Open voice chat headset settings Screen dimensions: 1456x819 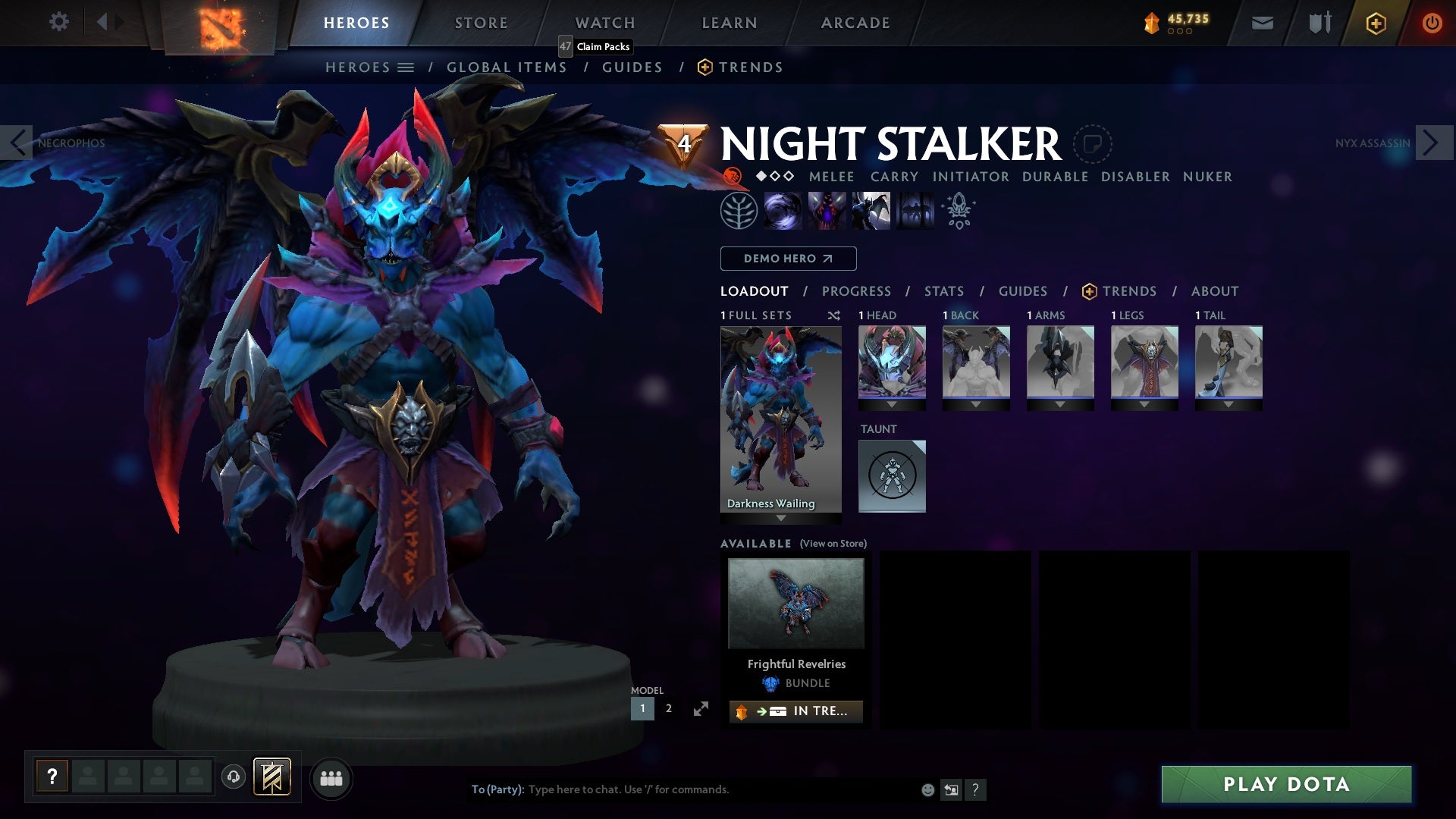pyautogui.click(x=234, y=778)
